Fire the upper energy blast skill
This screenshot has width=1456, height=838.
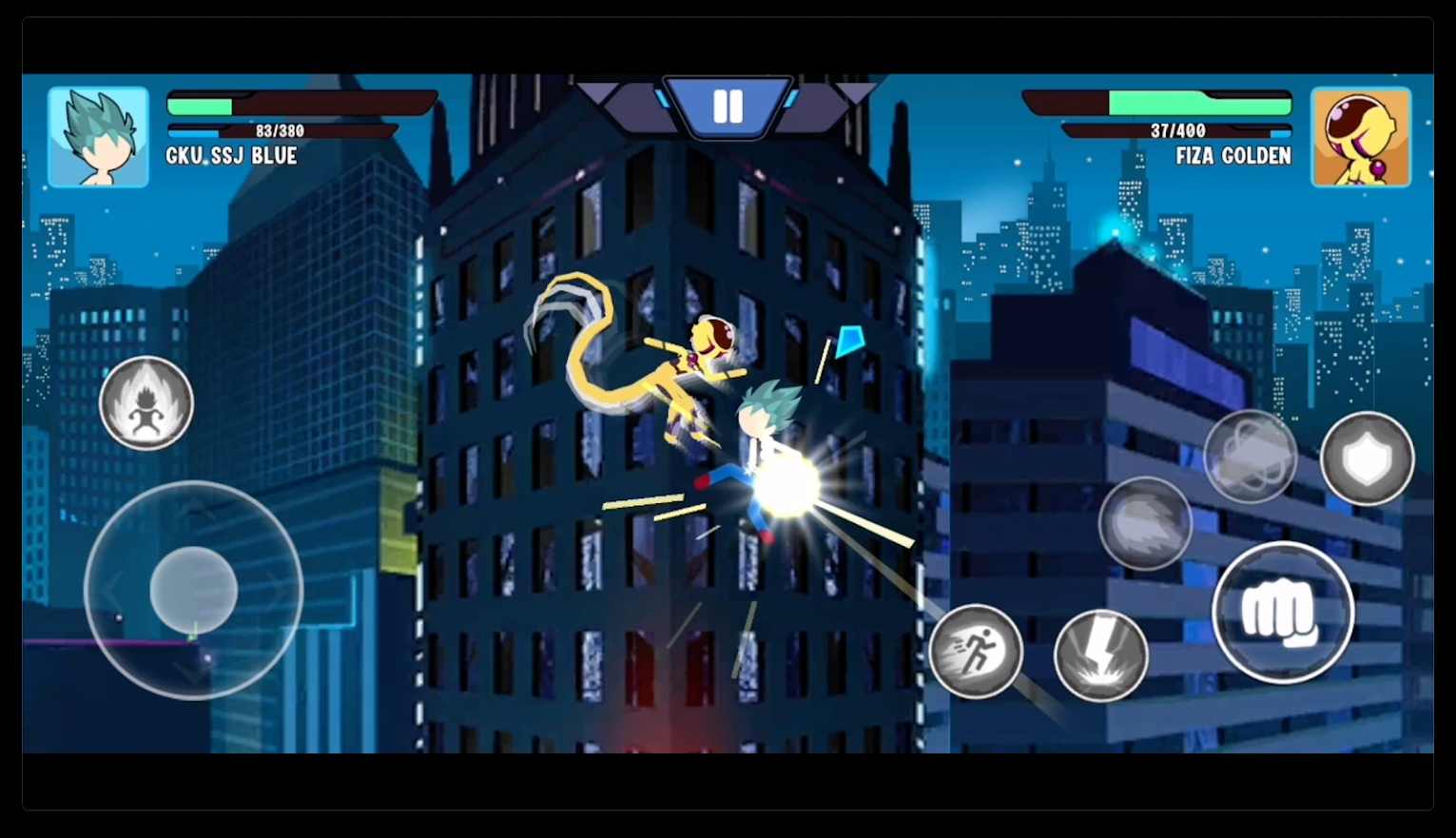pos(1251,457)
